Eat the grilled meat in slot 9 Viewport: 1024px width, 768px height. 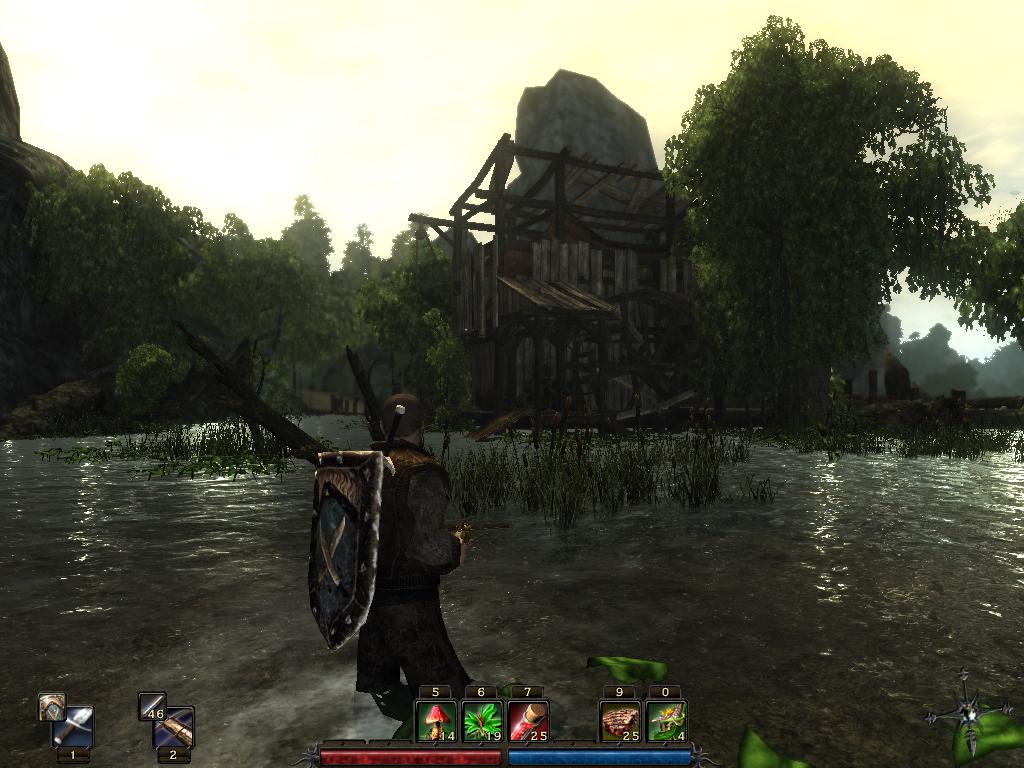point(620,721)
